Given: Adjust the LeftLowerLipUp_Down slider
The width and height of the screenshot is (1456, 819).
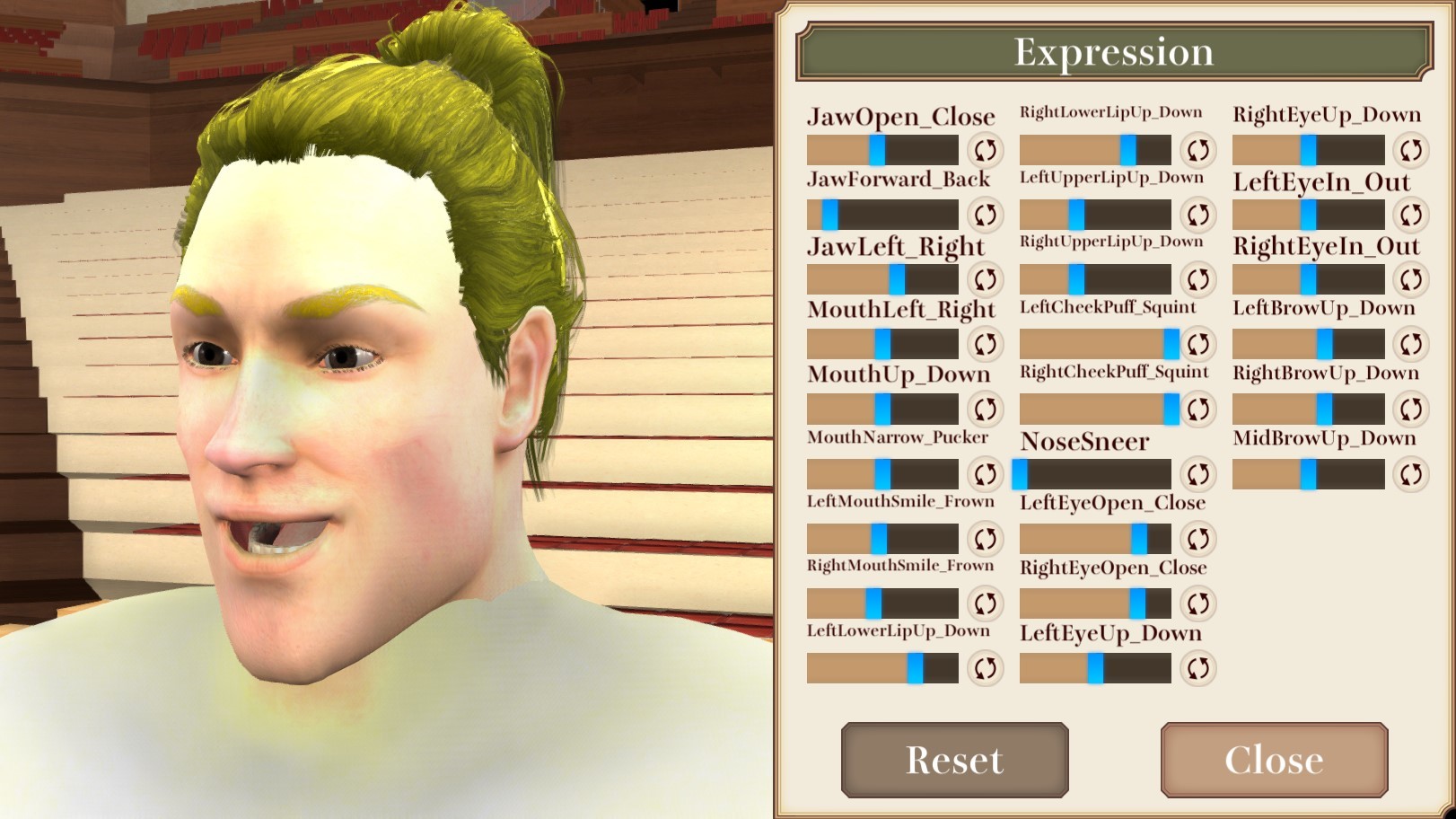Looking at the screenshot, I should click(915, 667).
